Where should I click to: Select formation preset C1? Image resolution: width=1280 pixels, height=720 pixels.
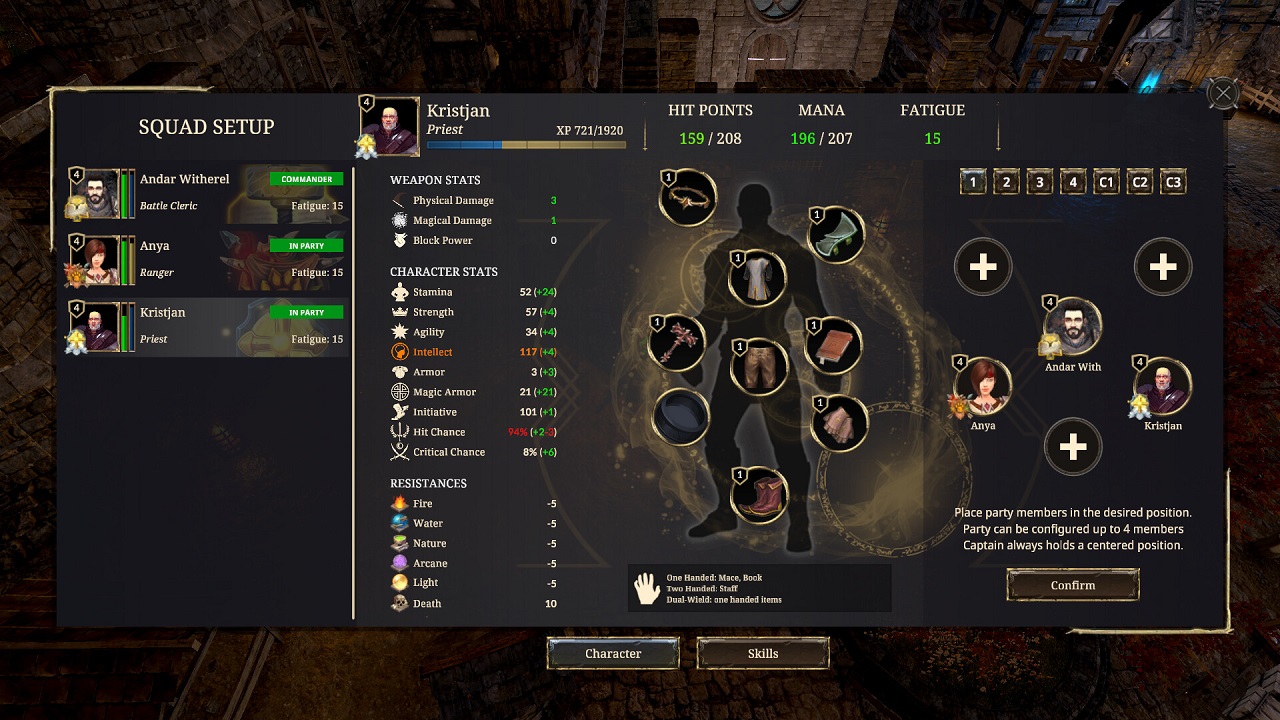(1106, 182)
